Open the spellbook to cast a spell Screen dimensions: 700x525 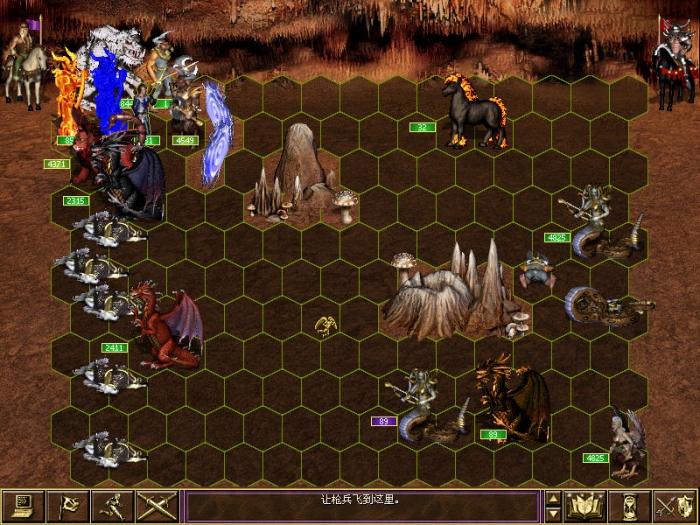[x=585, y=506]
